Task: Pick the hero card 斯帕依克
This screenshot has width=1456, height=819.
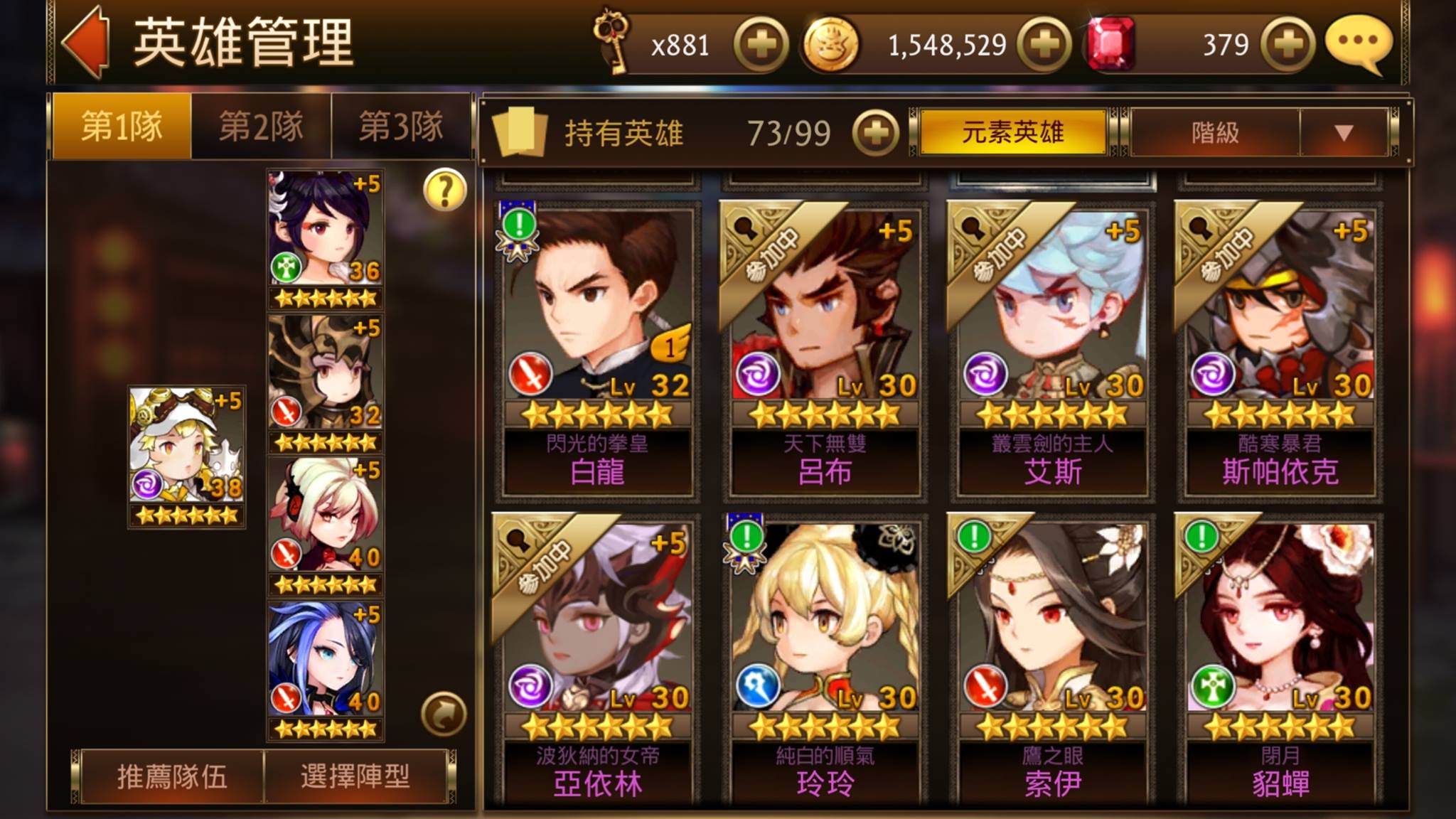Action: pos(1280,348)
